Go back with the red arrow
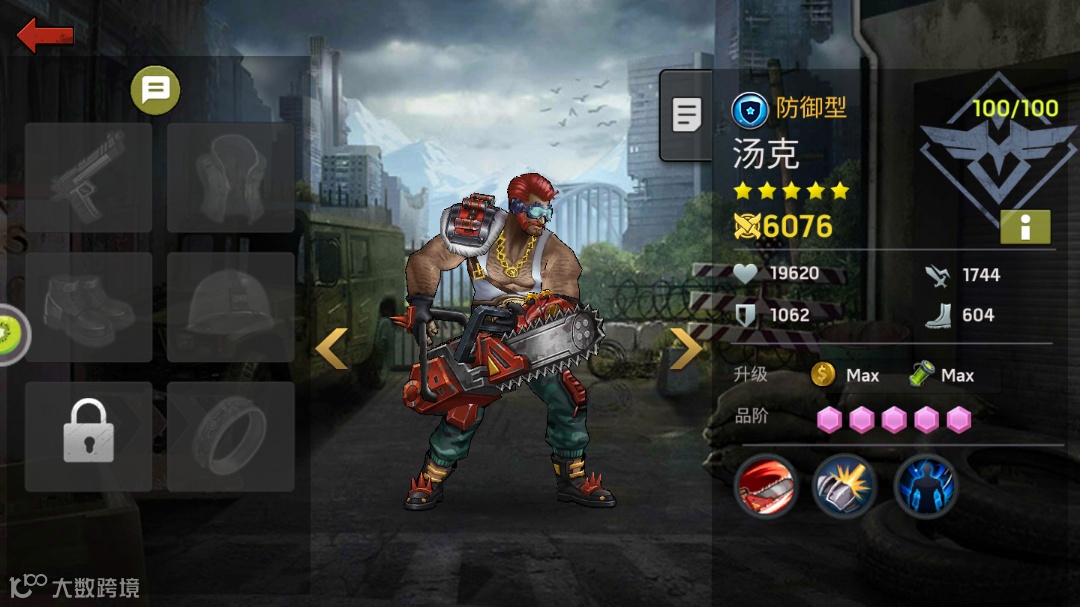This screenshot has width=1080, height=607. click(x=45, y=36)
